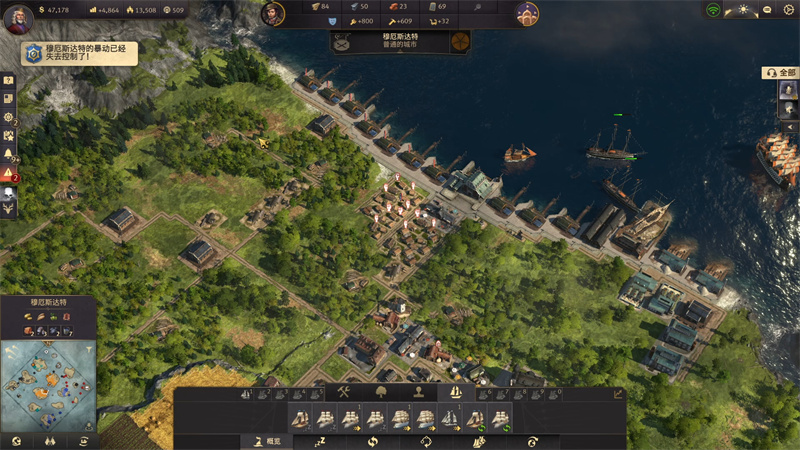Open the palace world-region button in top bar
Image resolution: width=800 pixels, height=450 pixels.
pos(527,13)
